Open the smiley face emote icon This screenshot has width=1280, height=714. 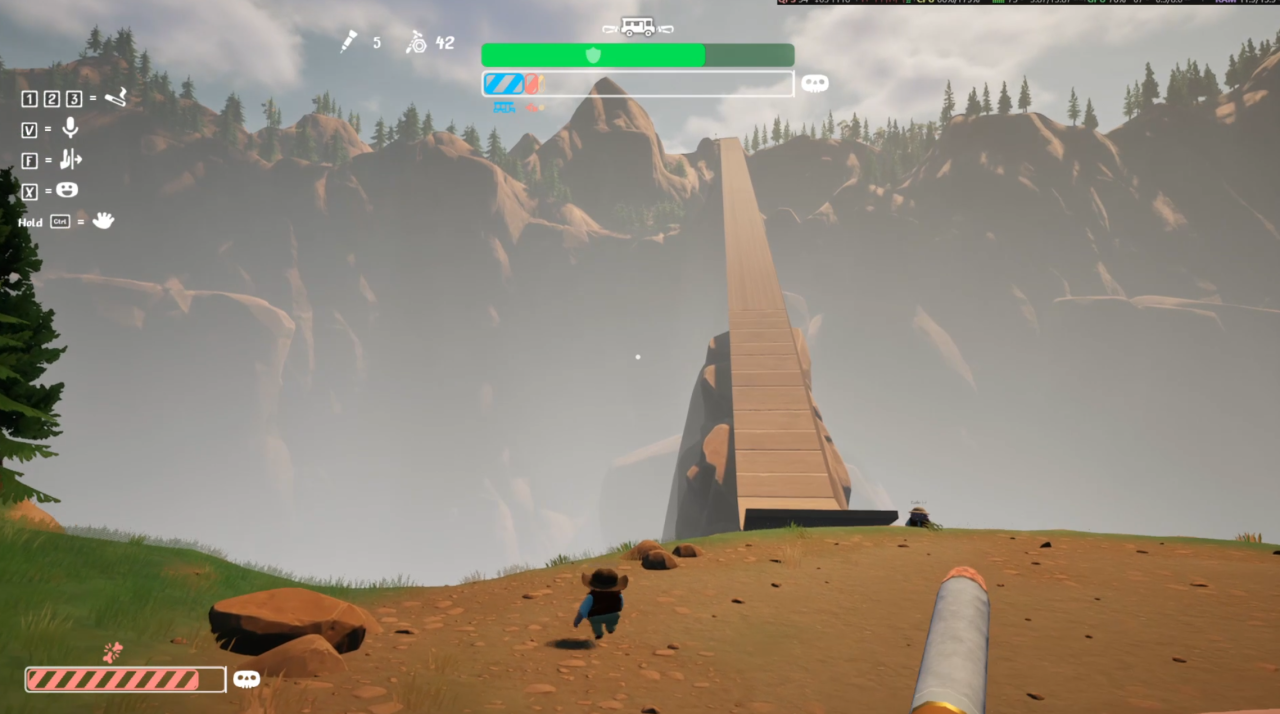67,190
